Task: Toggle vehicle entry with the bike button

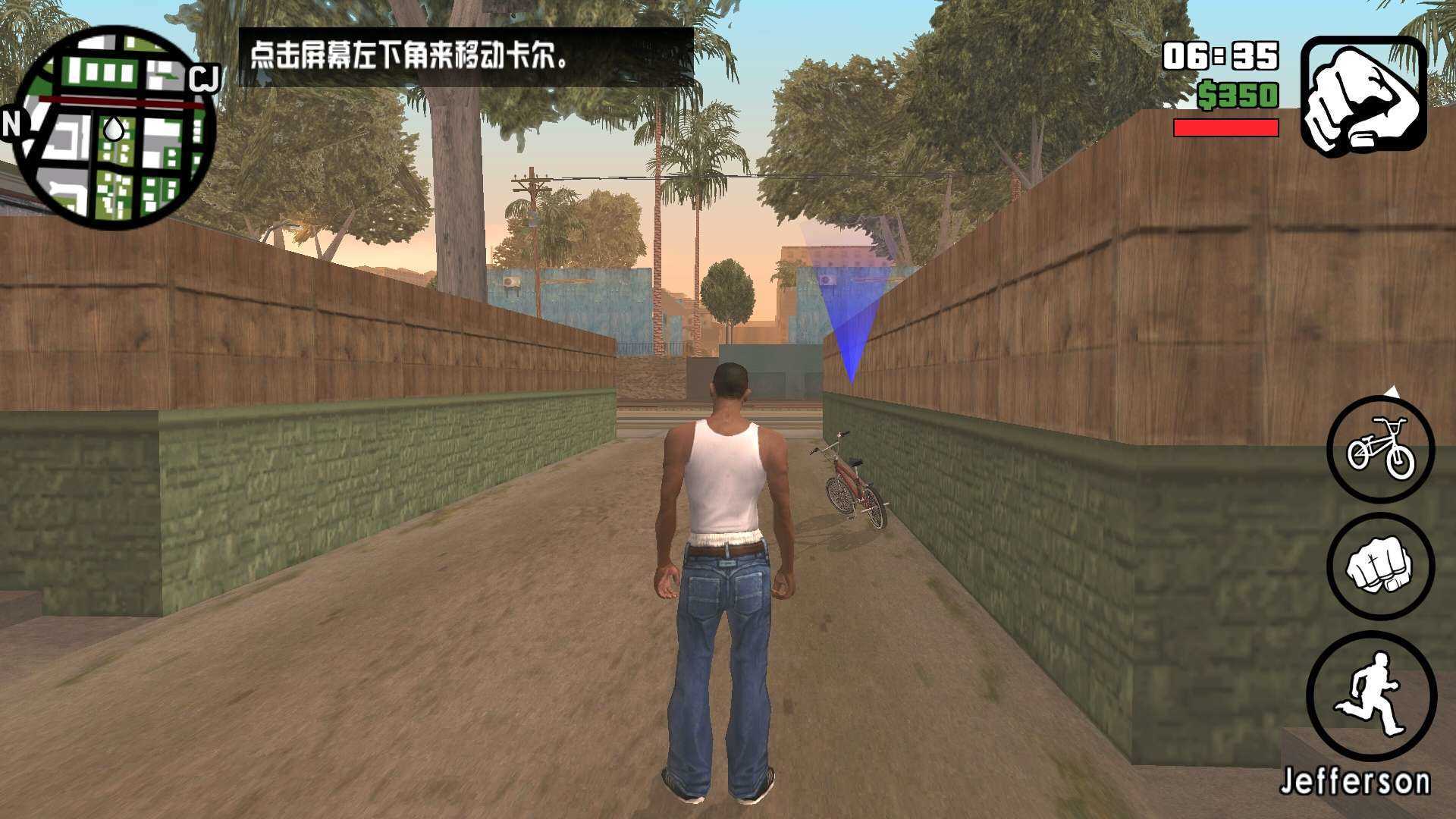Action: pos(1381,449)
